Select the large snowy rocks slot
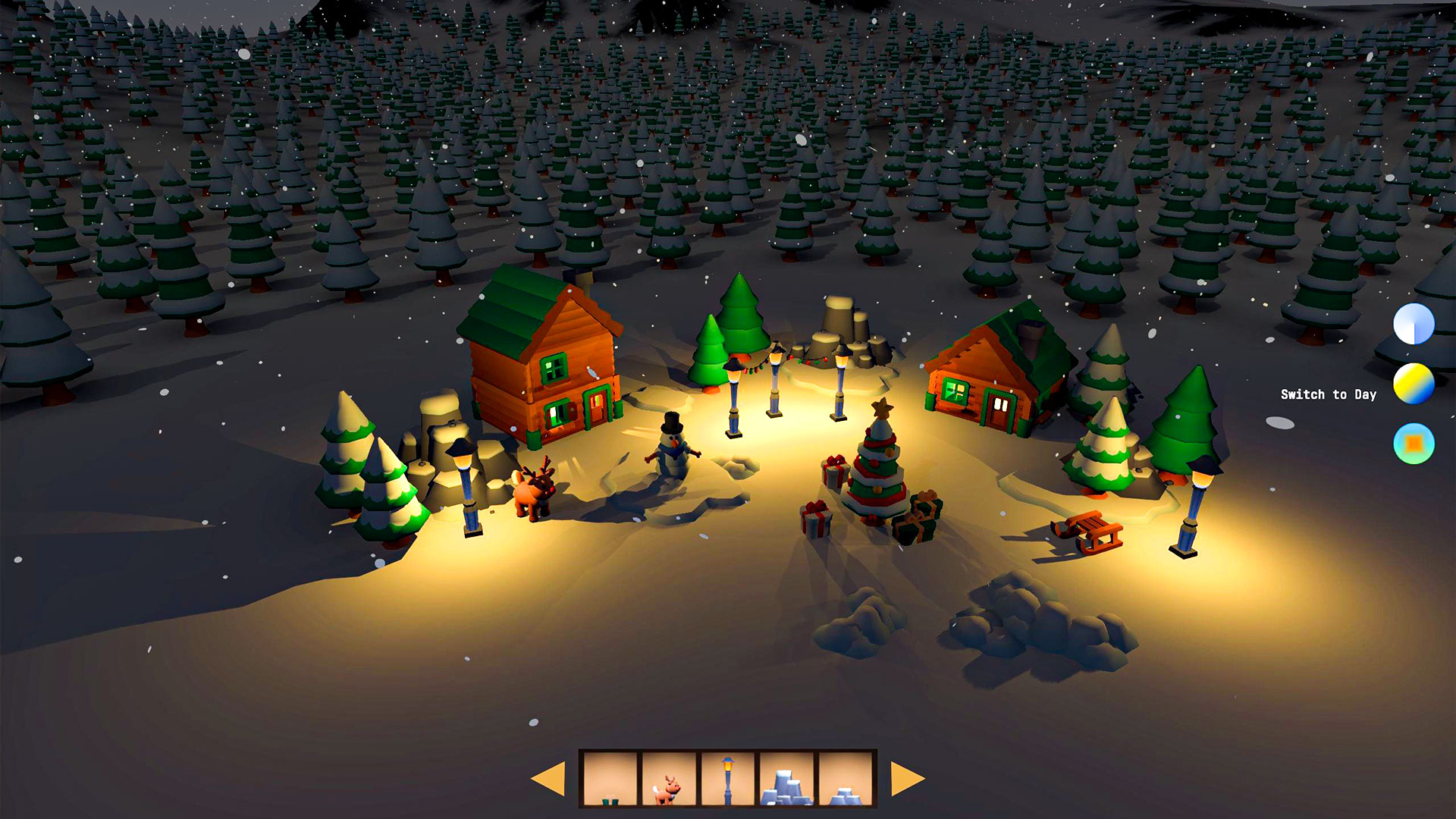 coord(786,778)
